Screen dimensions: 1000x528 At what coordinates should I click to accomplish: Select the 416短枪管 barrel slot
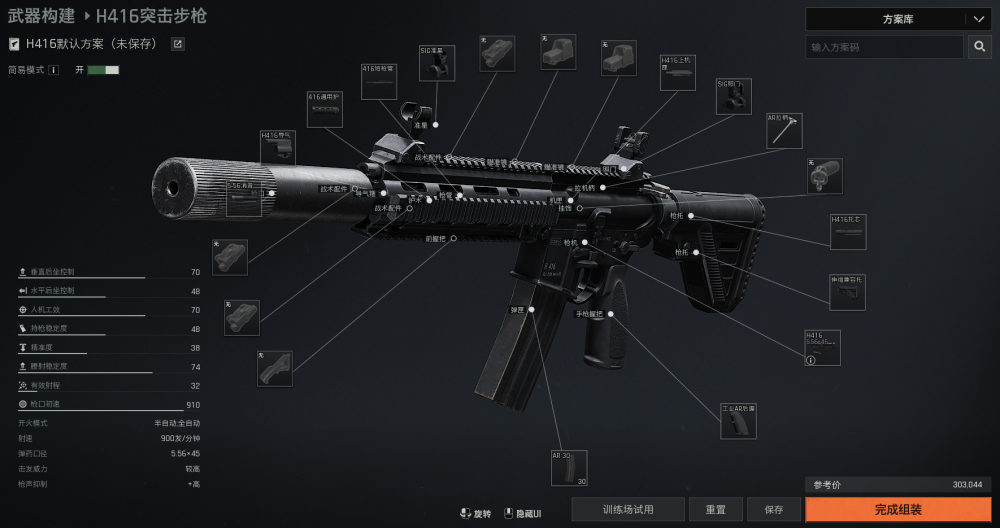378,83
